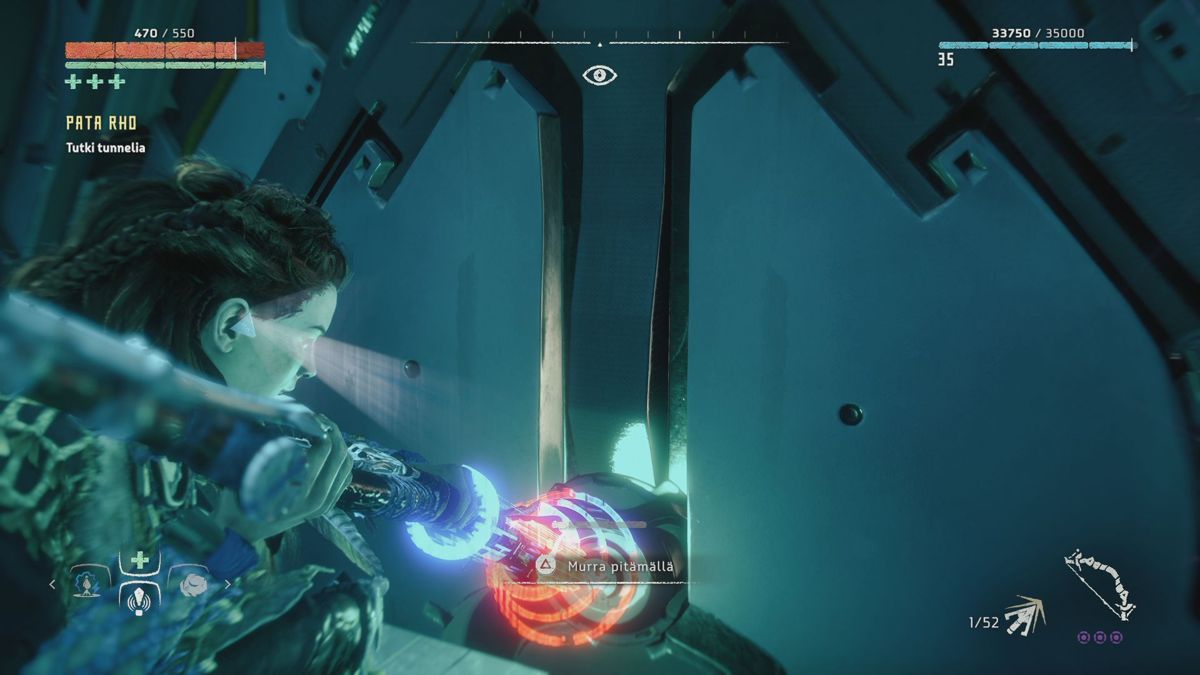Select the lure call tool slot
Image resolution: width=1200 pixels, height=675 pixels.
tap(140, 599)
